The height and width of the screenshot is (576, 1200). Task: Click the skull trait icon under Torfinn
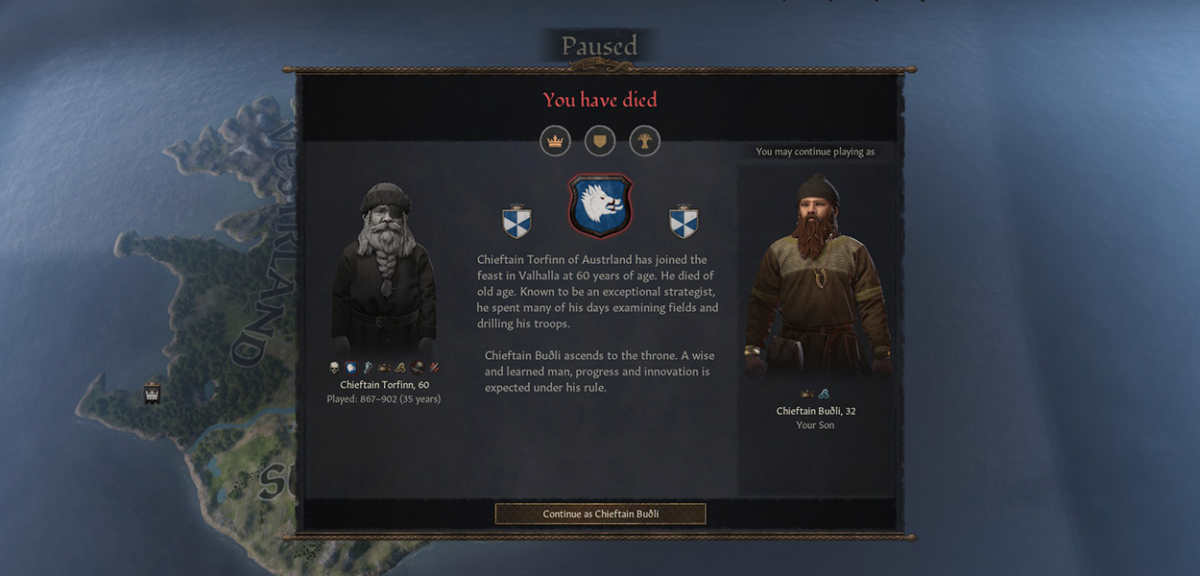click(335, 368)
